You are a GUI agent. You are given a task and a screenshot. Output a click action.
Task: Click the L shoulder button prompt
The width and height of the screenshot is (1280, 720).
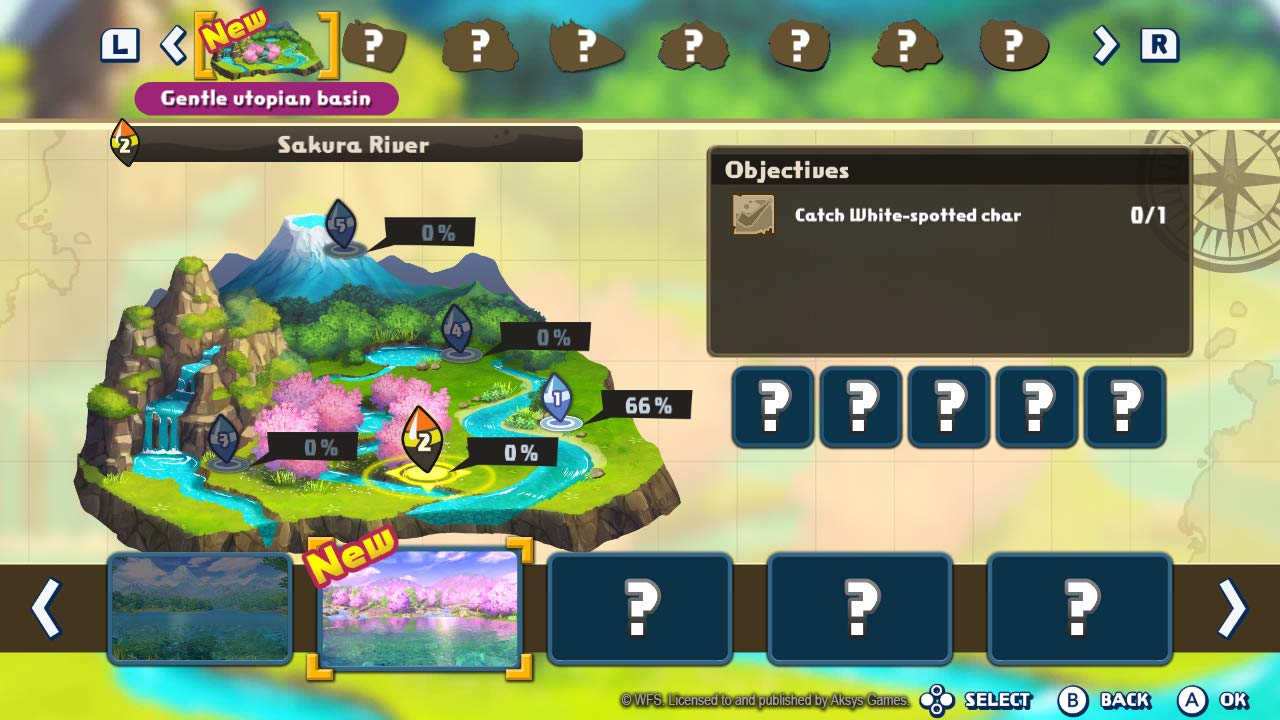(120, 44)
